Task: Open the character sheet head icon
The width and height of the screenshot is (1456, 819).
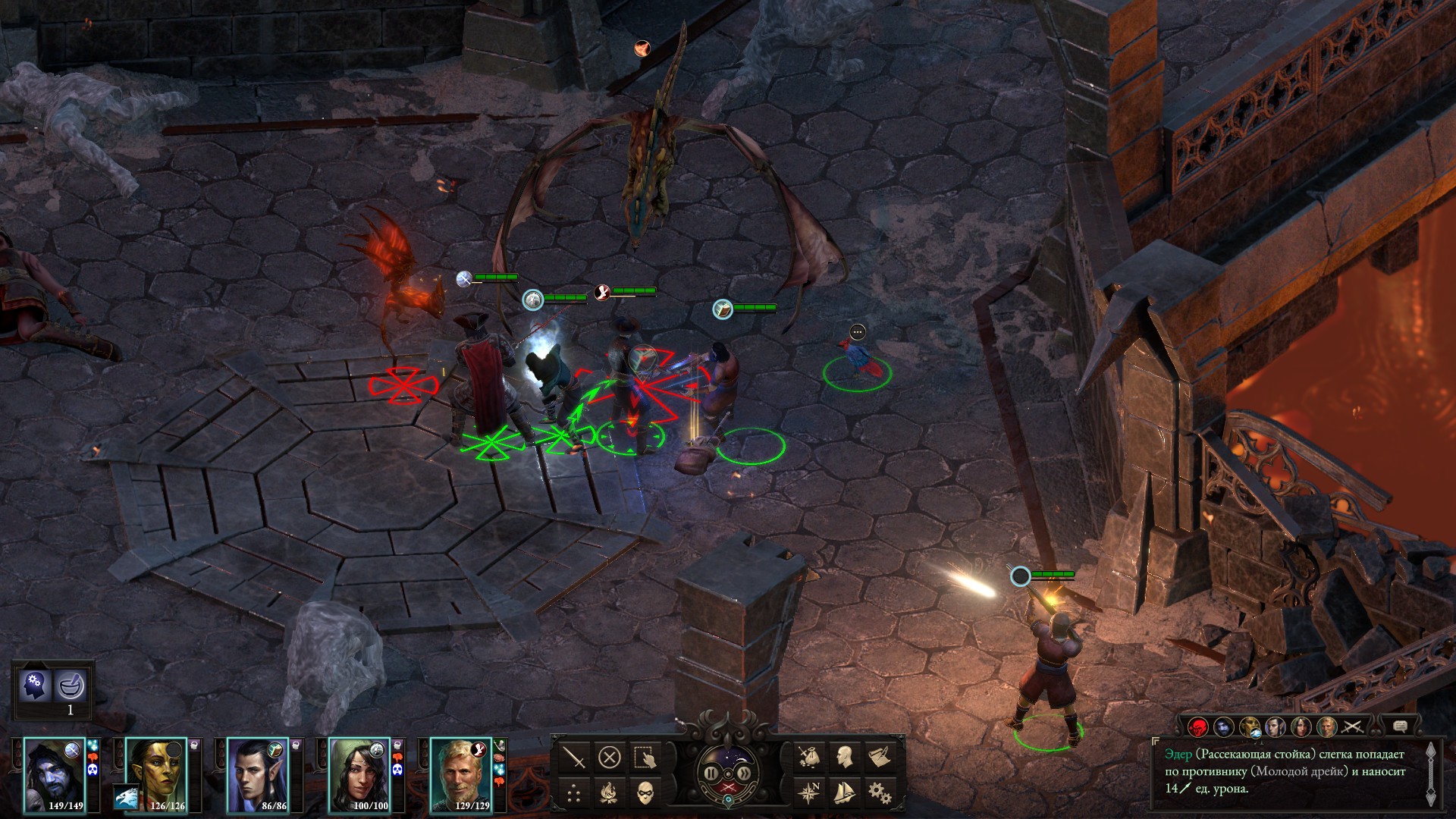Action: click(844, 757)
